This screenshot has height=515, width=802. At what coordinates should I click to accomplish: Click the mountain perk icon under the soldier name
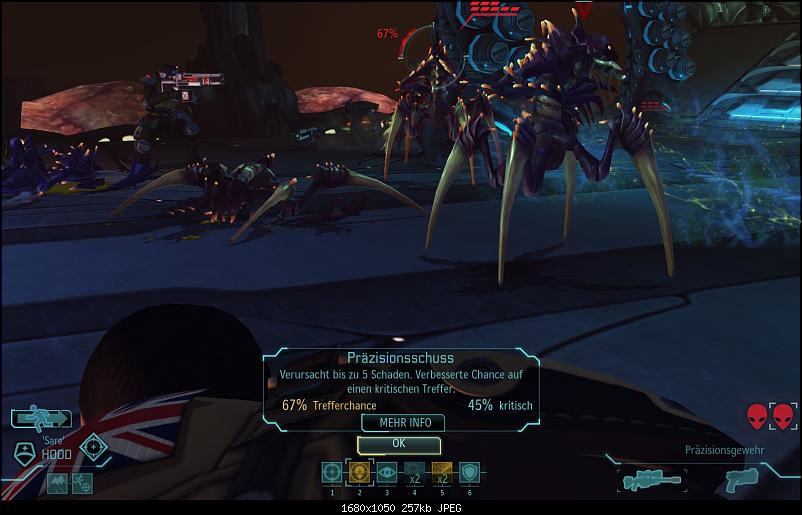56,483
